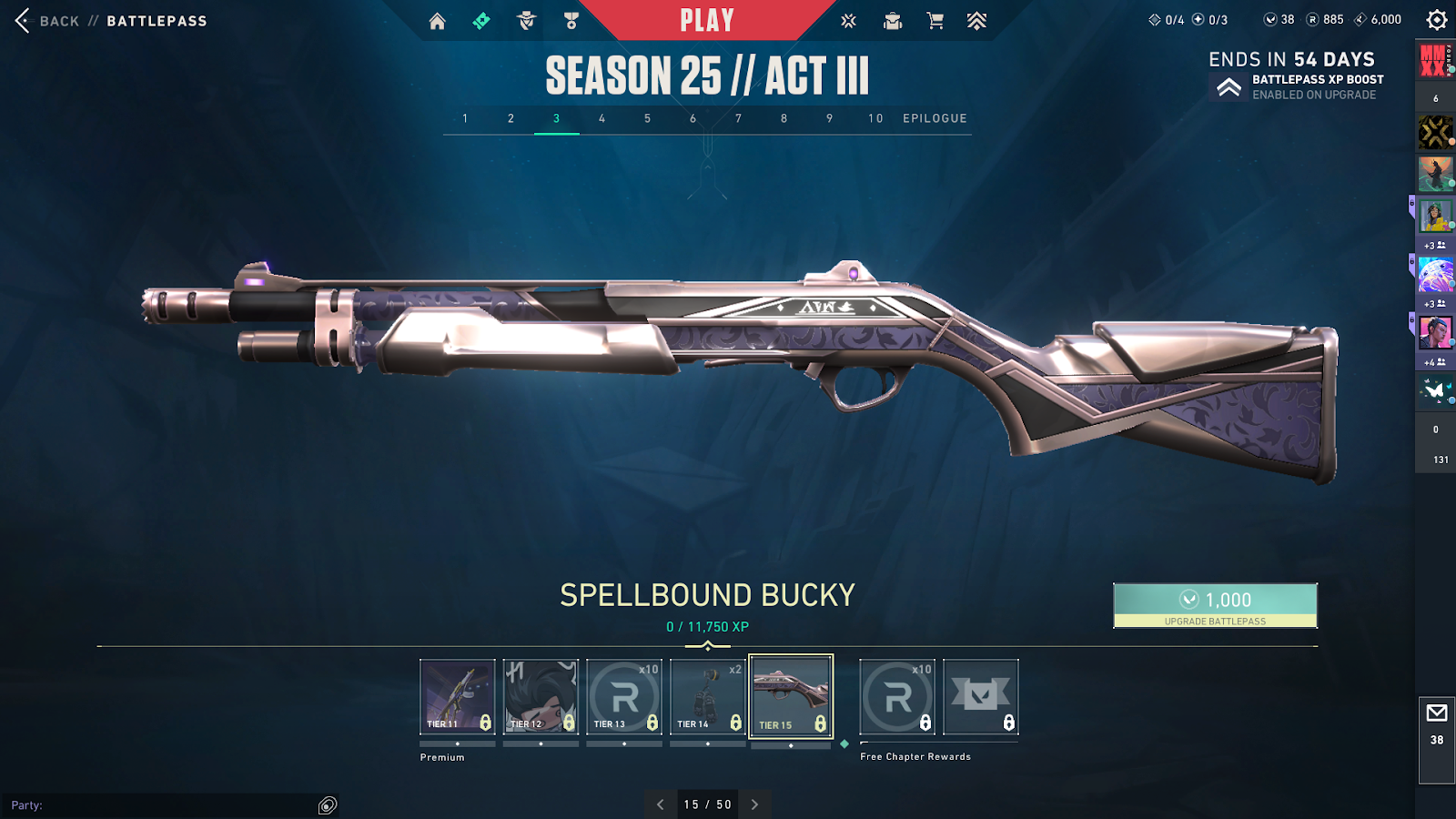Open the Epilogue chapter tab
The image size is (1456, 819).
(935, 118)
